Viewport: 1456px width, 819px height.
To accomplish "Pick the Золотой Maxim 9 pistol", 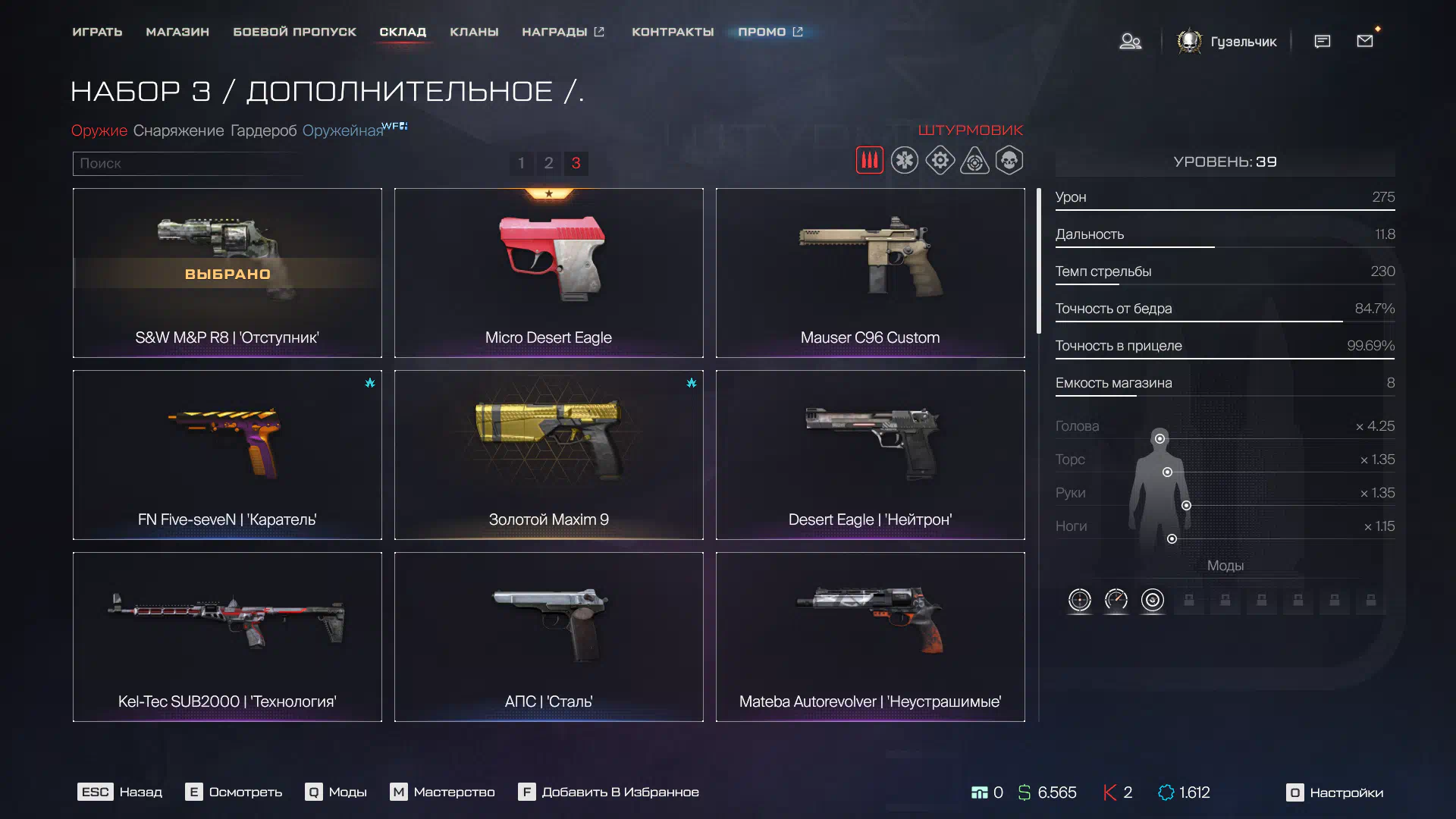I will click(548, 455).
